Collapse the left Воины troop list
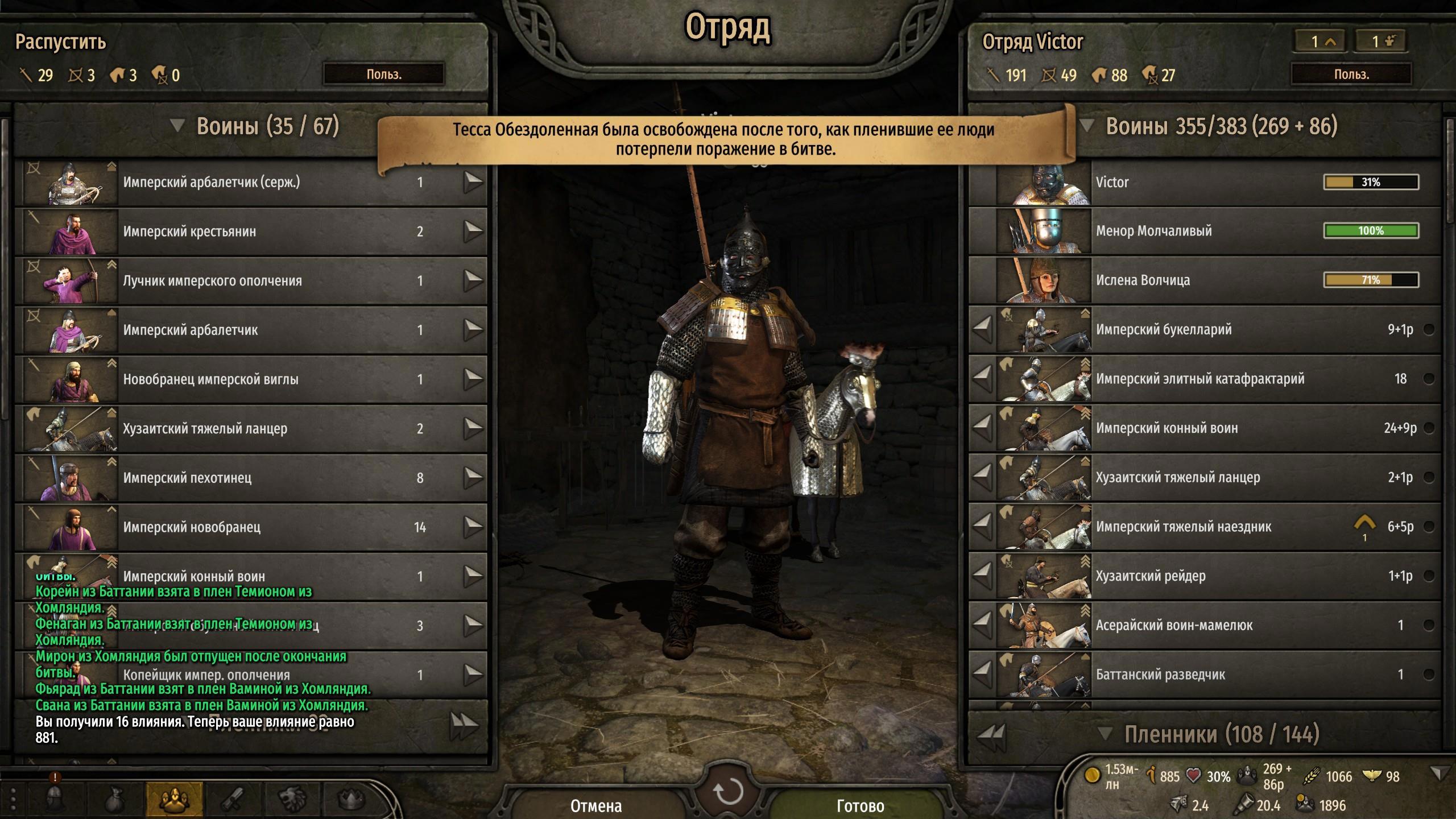Screen dimensions: 1456x819 point(177,126)
